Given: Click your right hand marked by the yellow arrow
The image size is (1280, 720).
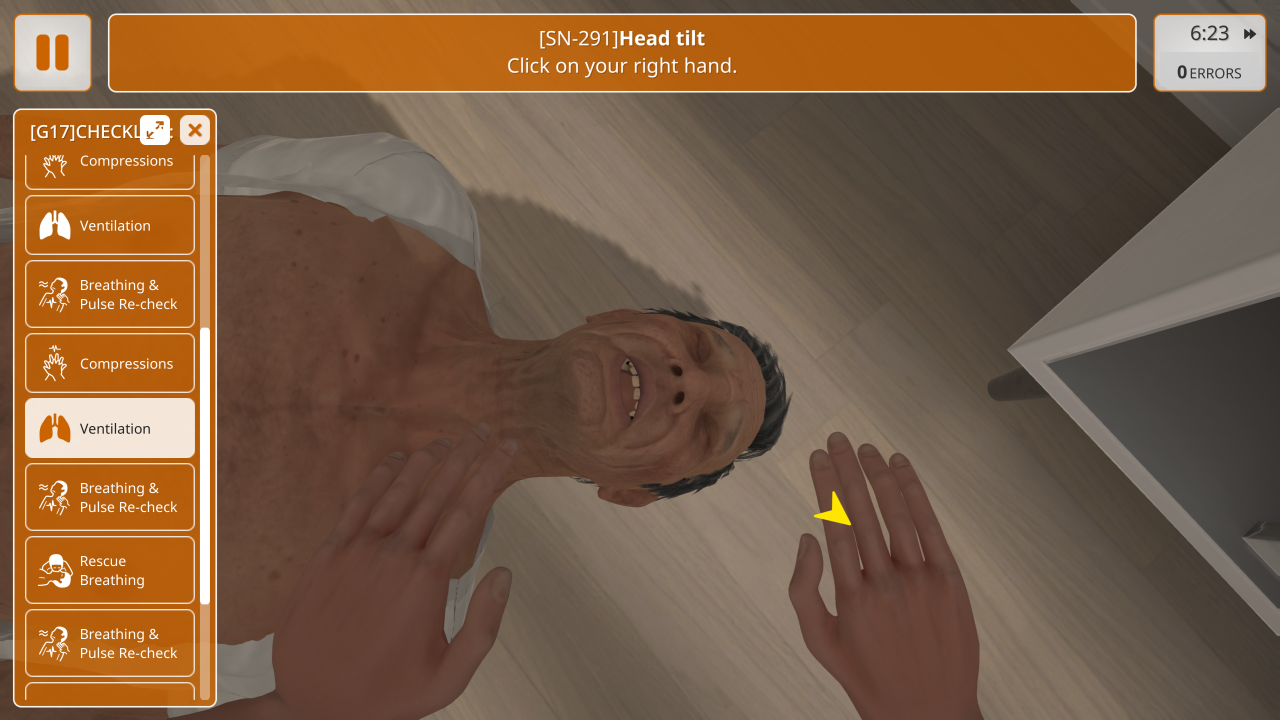Looking at the screenshot, I should pos(880,560).
